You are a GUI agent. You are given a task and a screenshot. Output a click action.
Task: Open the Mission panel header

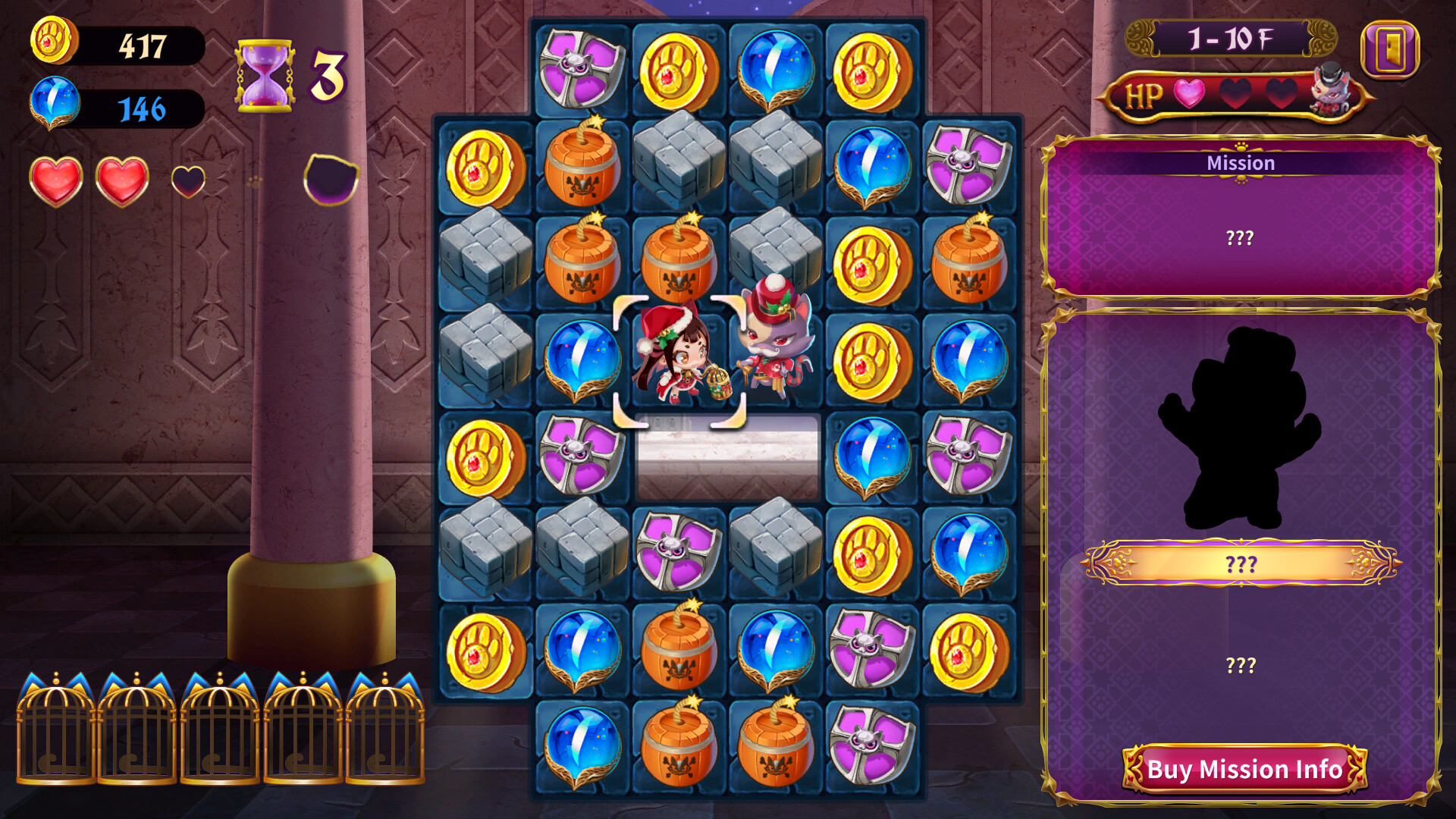click(1241, 162)
